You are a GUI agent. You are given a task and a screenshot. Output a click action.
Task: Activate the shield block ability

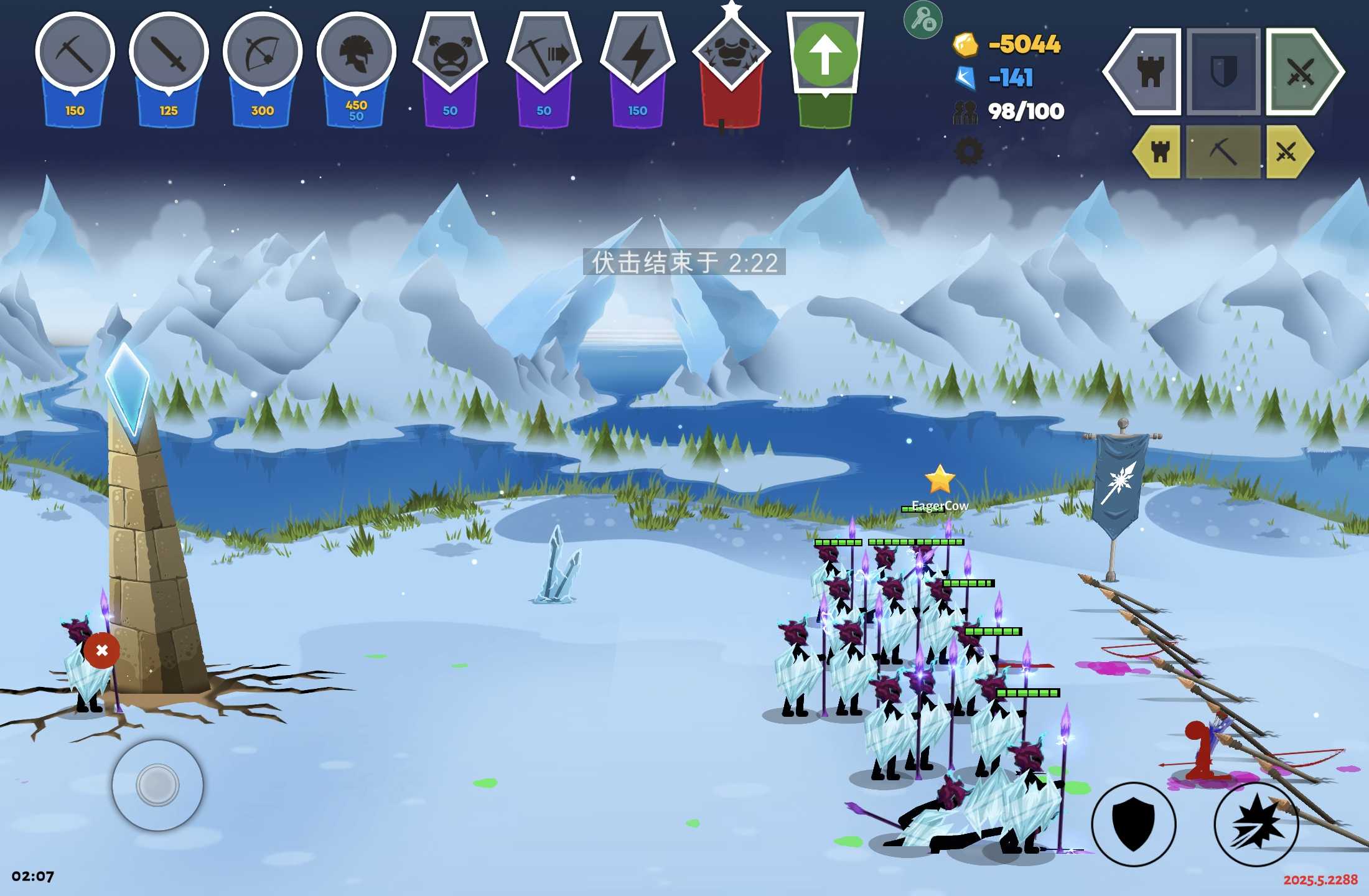click(x=1134, y=824)
